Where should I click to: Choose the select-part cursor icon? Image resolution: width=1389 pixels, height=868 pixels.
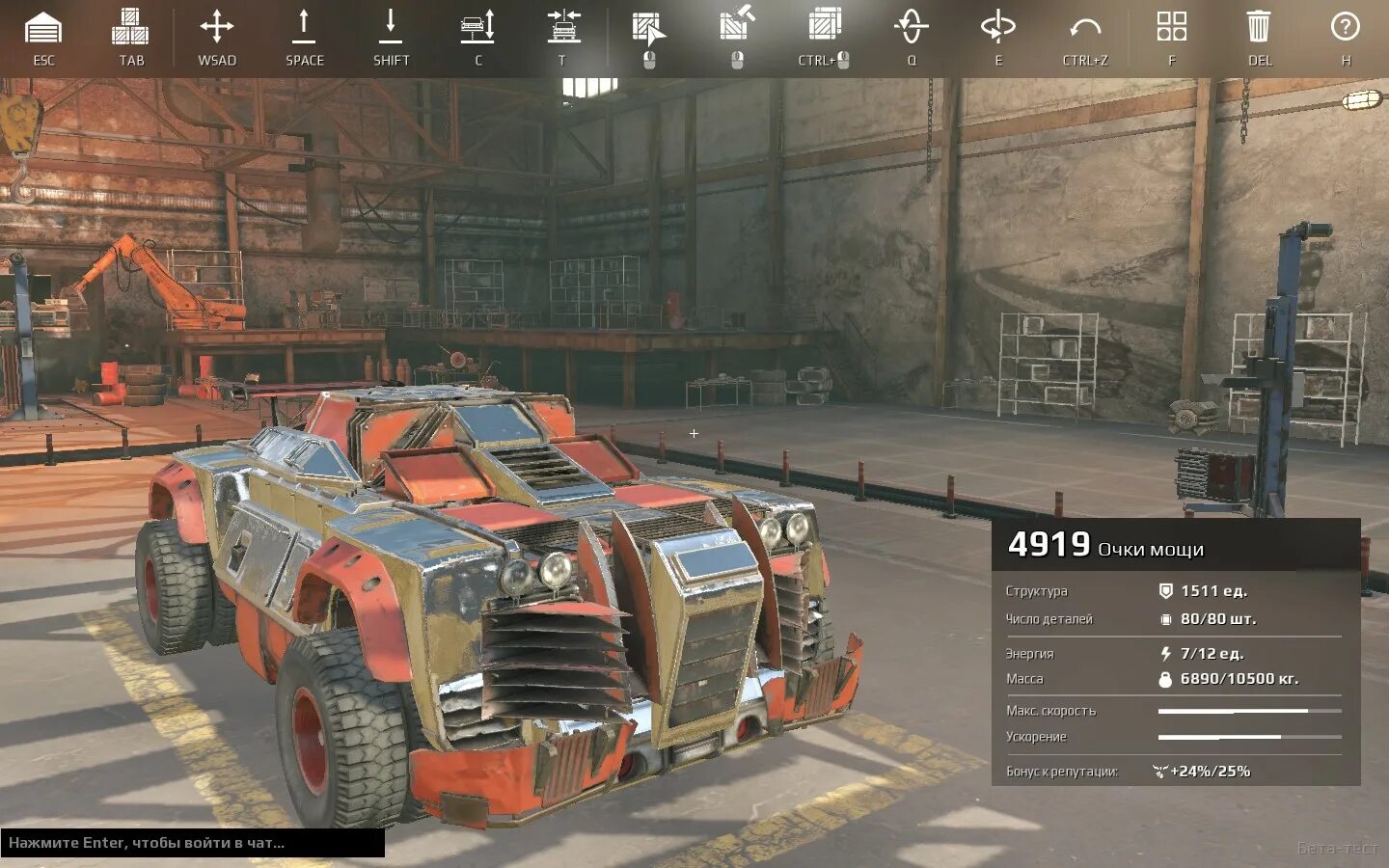tap(648, 29)
